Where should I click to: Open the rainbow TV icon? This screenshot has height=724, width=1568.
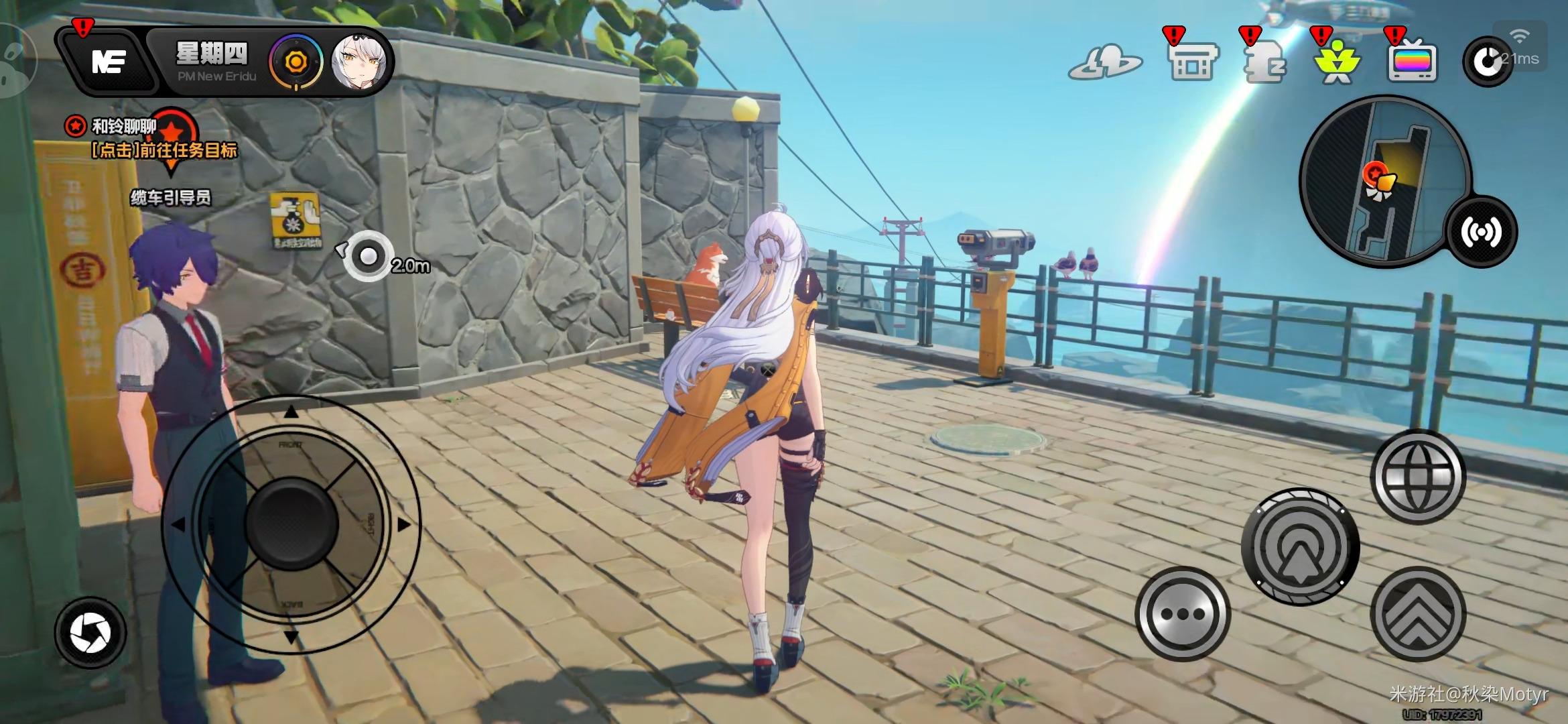coord(1412,62)
